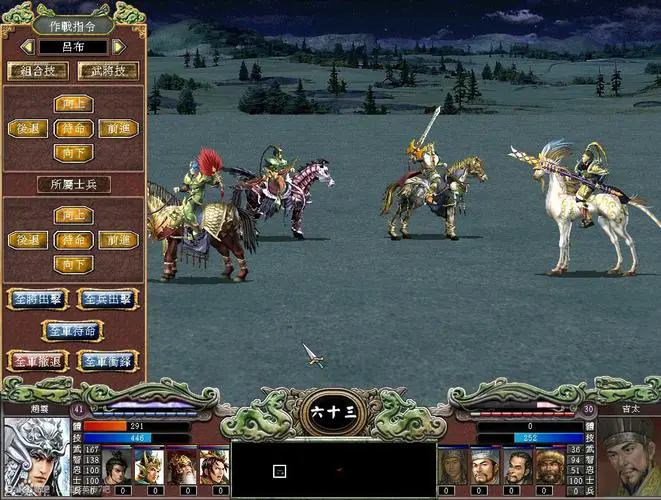
Task: Click the battlefield minimap panel
Action: tap(330, 470)
